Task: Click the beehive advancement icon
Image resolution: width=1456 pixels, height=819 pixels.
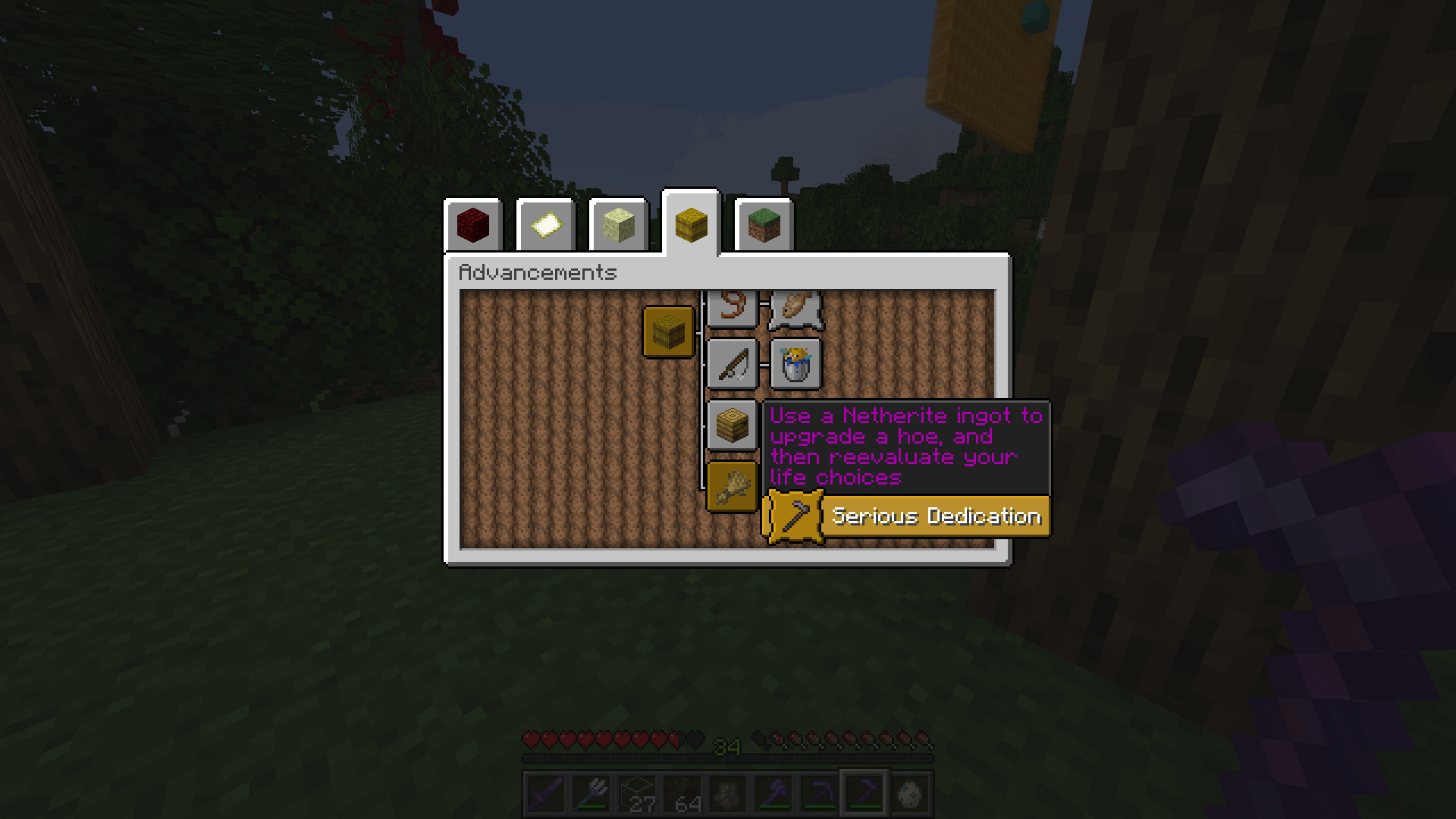Action: [733, 425]
